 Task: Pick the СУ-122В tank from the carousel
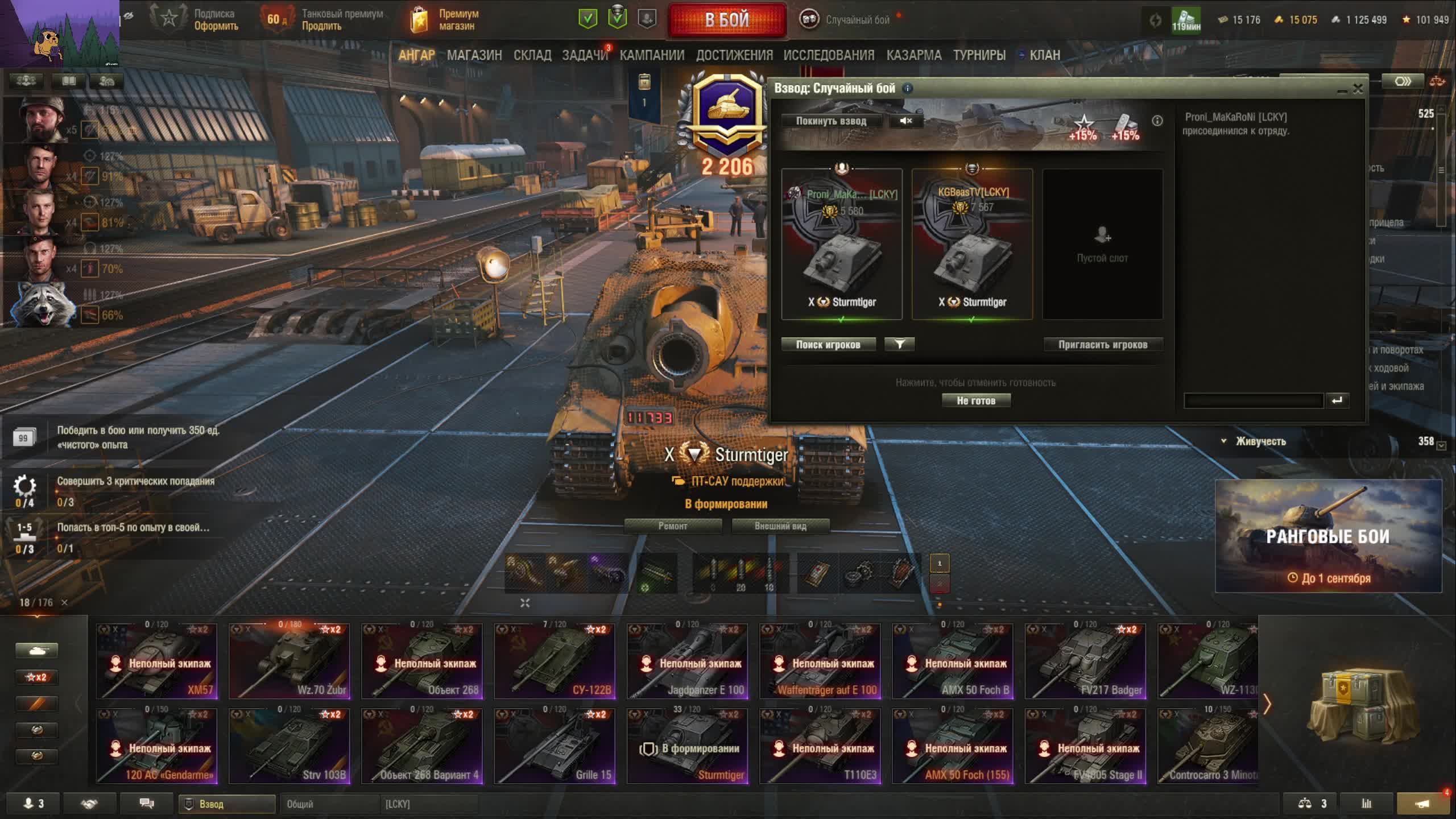point(555,661)
